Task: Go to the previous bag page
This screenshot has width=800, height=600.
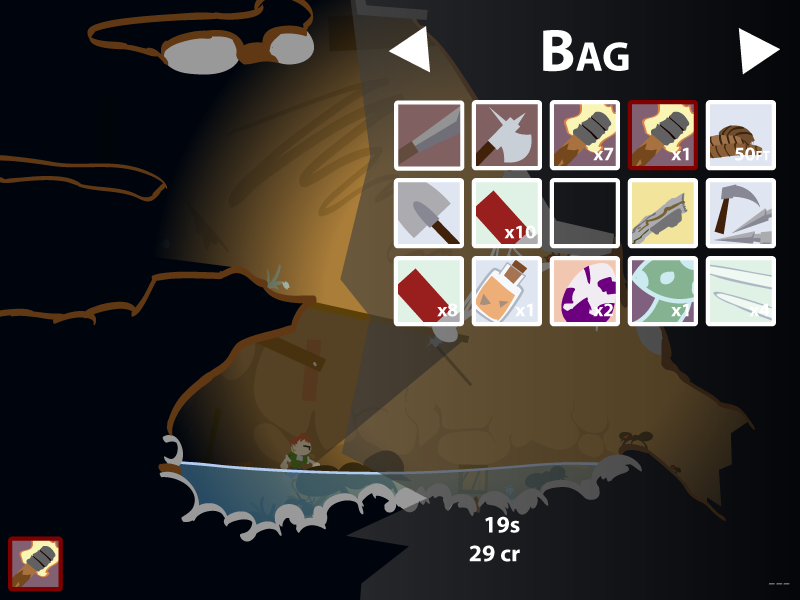Action: [x=410, y=50]
